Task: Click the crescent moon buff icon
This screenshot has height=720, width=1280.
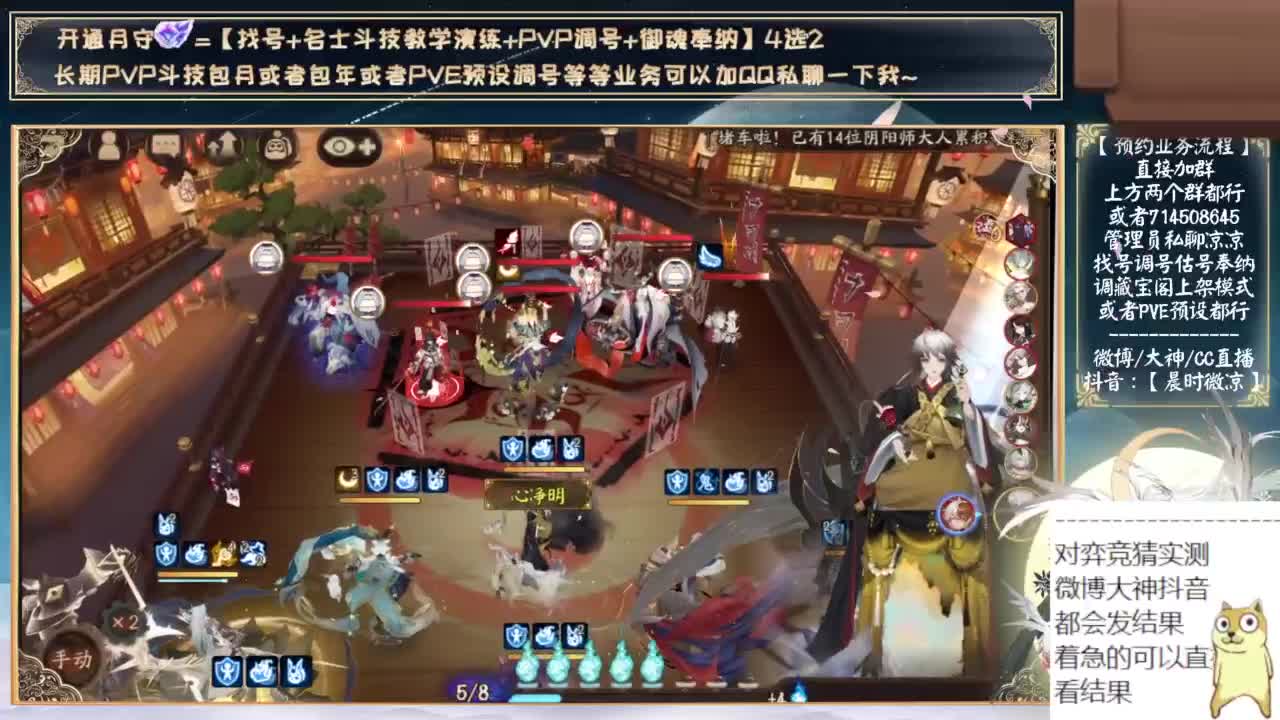Action: pyautogui.click(x=346, y=479)
